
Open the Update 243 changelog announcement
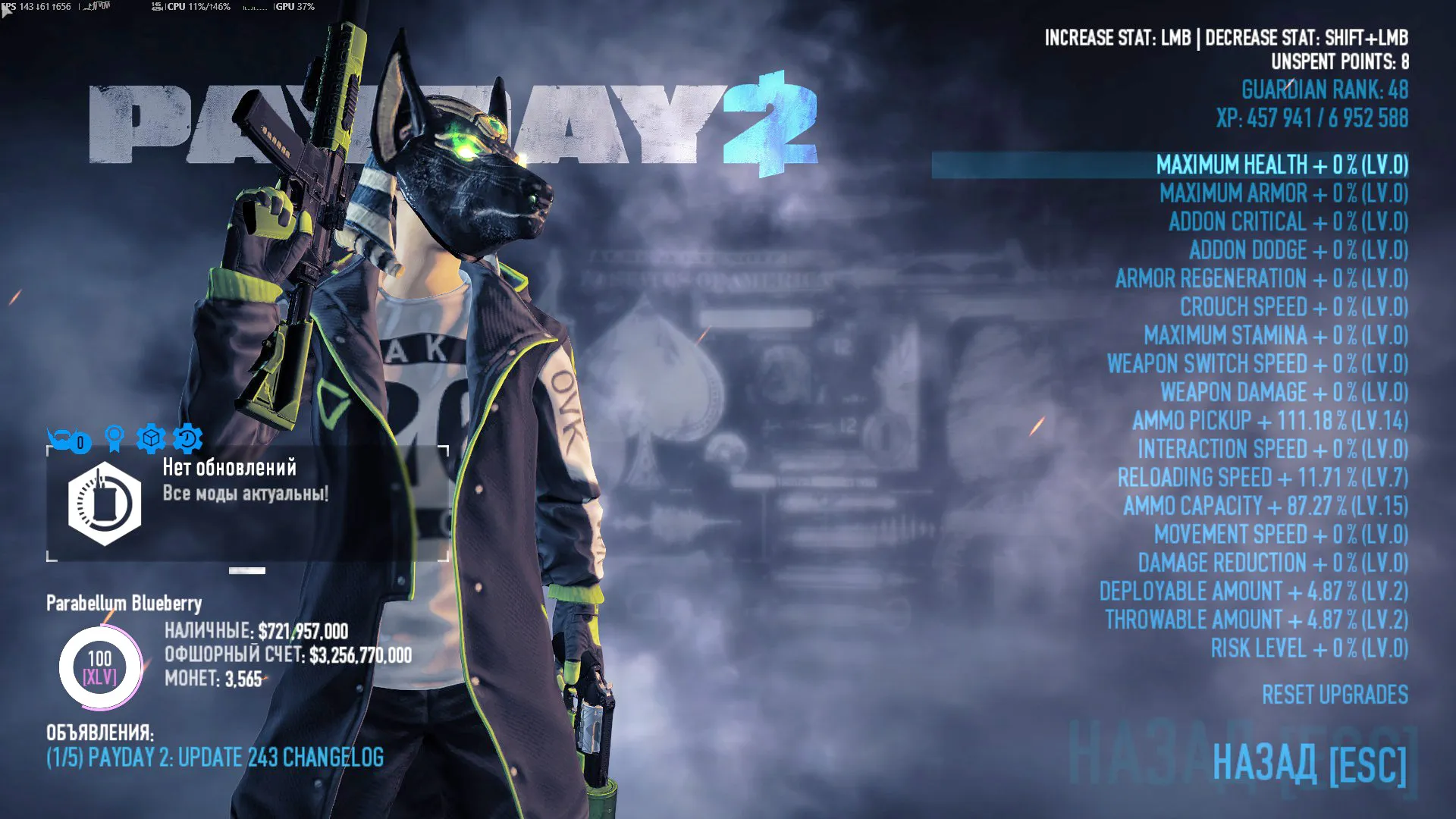point(215,758)
